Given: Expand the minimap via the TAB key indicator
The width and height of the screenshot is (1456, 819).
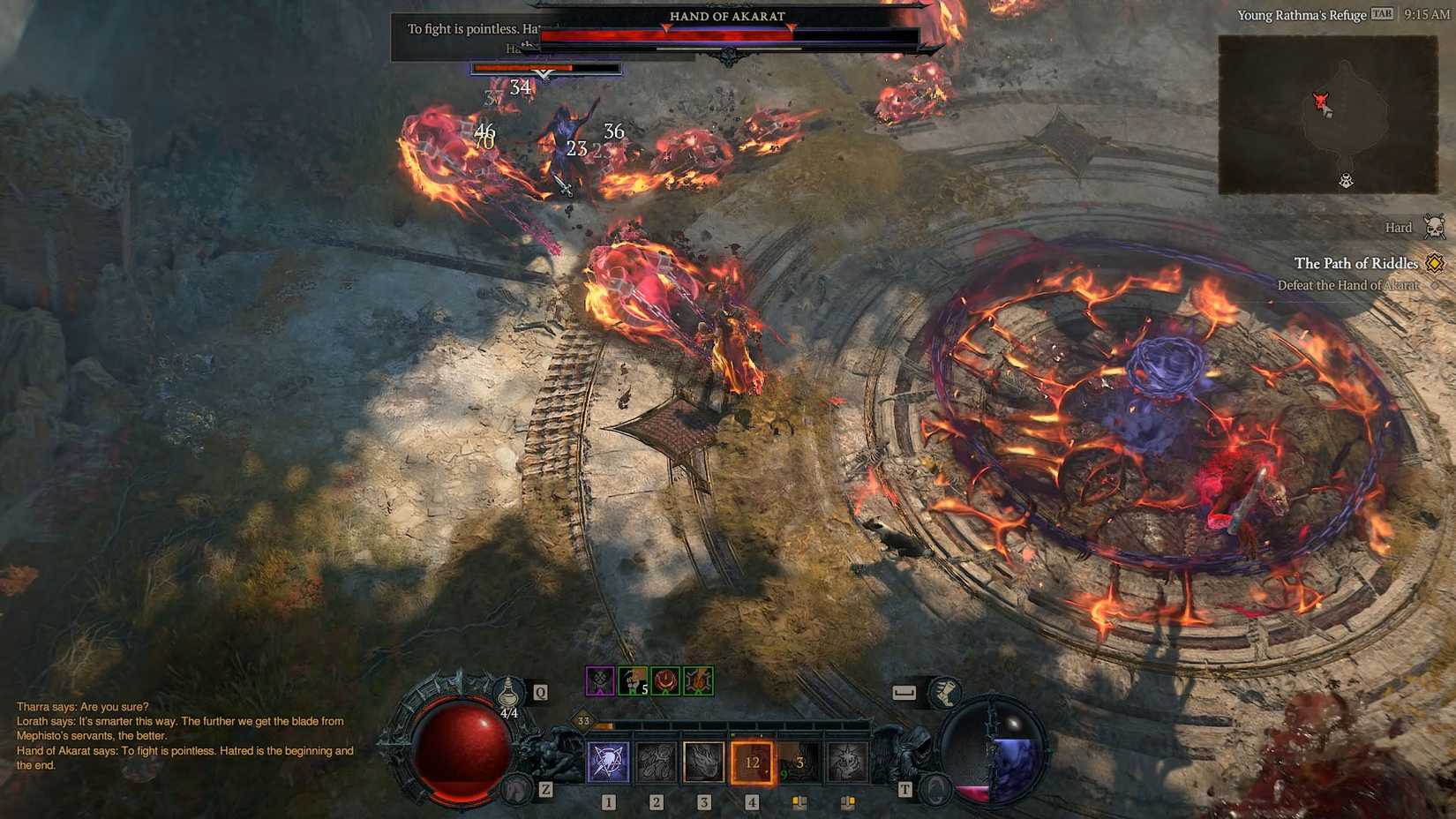Looking at the screenshot, I should point(1380,14).
